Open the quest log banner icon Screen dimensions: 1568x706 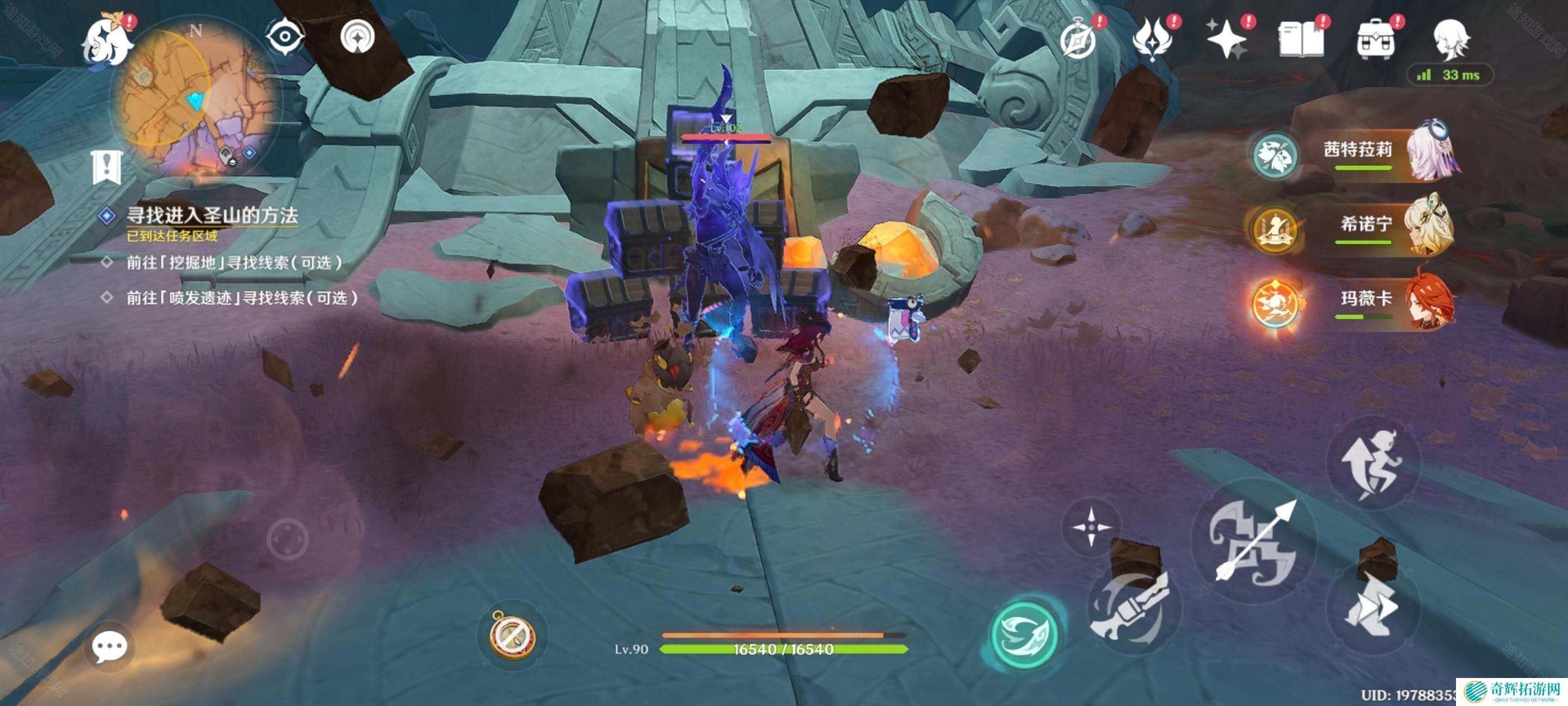point(107,166)
